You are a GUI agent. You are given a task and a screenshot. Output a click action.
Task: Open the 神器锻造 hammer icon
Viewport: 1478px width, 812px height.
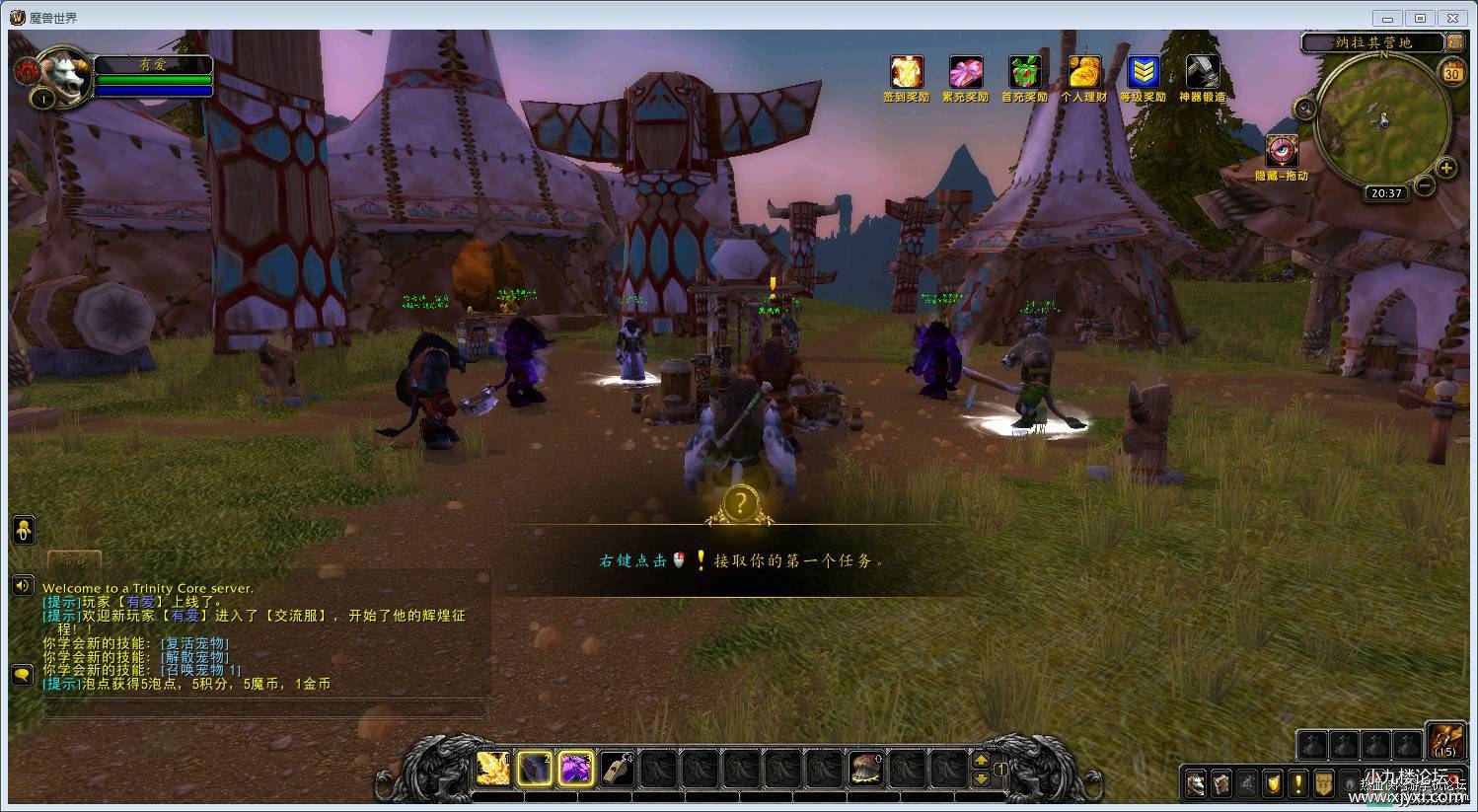click(x=1202, y=73)
